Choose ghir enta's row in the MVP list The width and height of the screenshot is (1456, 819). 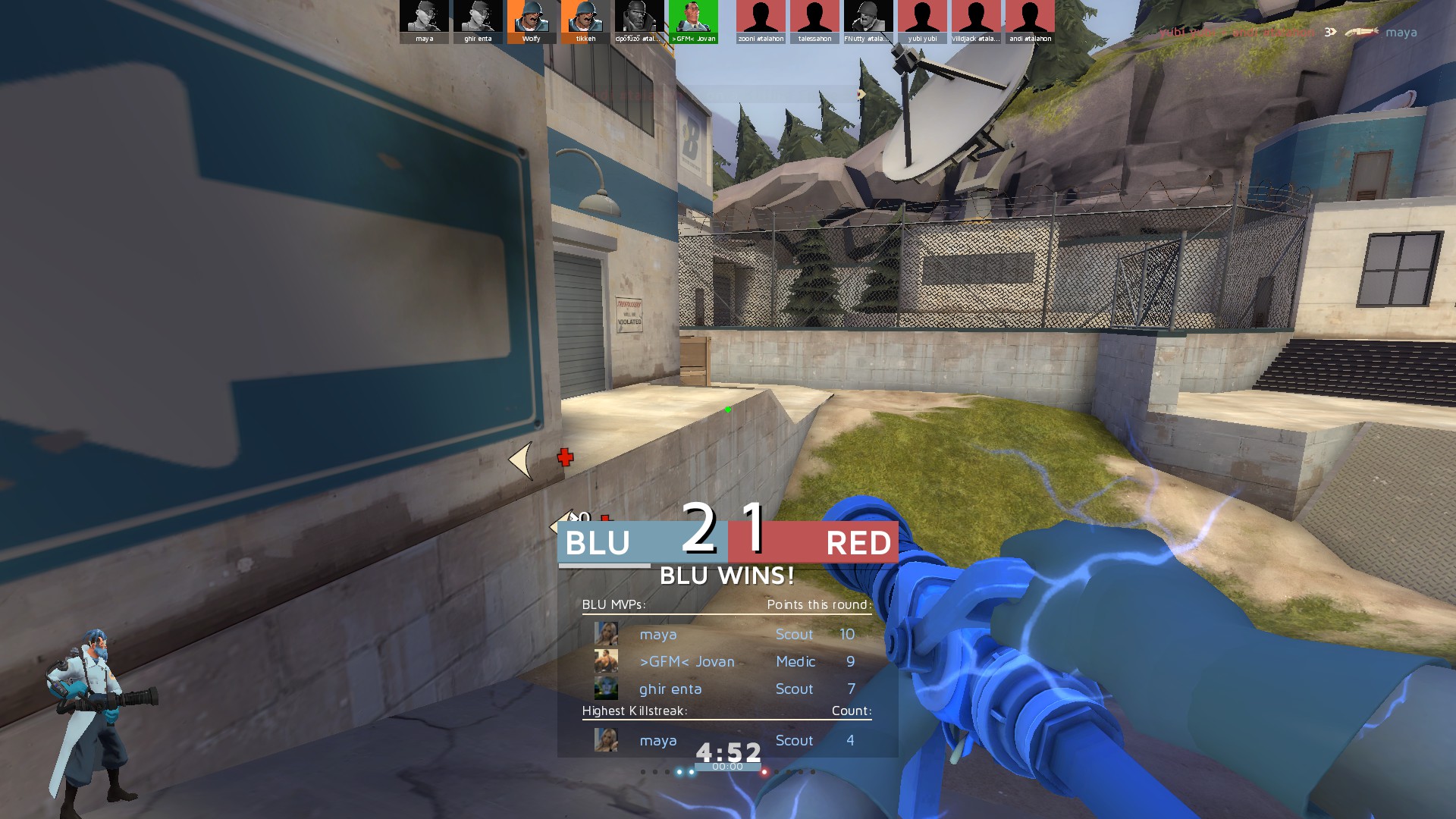click(726, 689)
